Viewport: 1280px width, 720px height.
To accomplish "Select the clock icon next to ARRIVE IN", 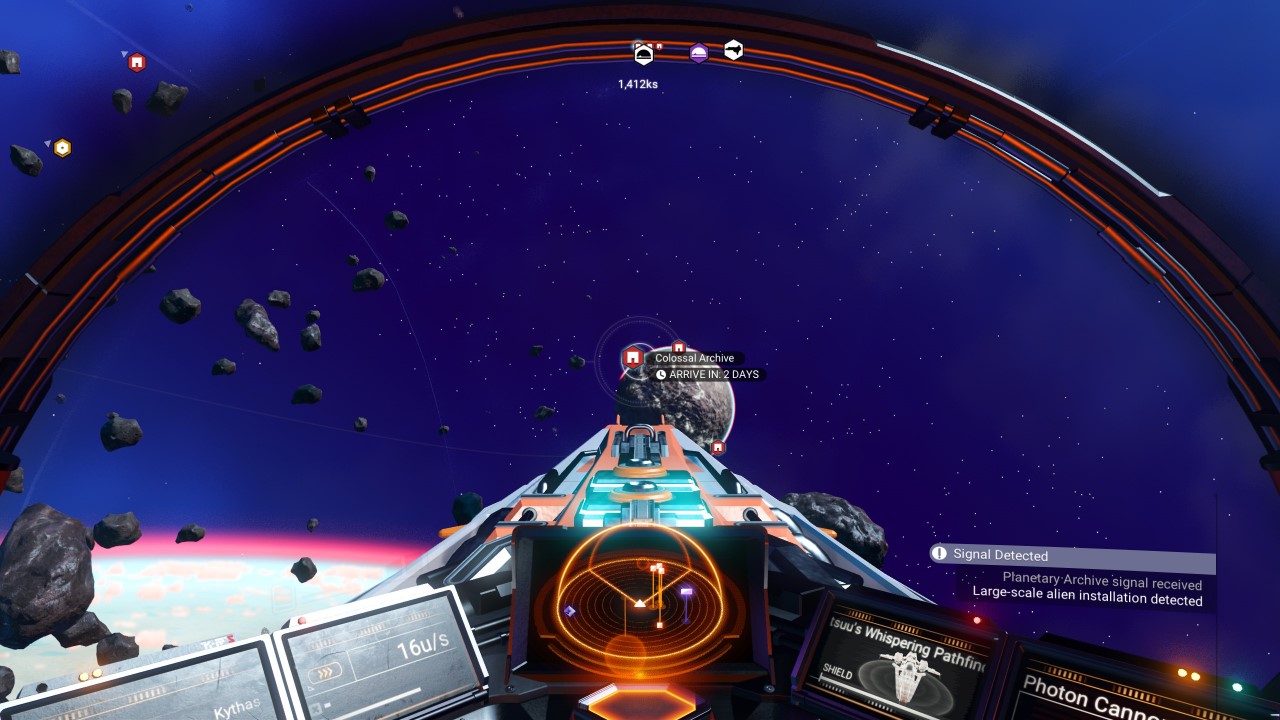I will [x=661, y=374].
